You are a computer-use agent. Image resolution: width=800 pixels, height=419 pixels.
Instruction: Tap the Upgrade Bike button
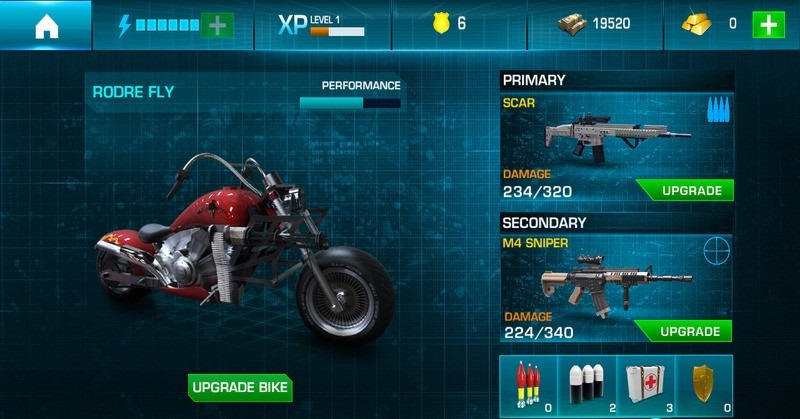(x=240, y=387)
